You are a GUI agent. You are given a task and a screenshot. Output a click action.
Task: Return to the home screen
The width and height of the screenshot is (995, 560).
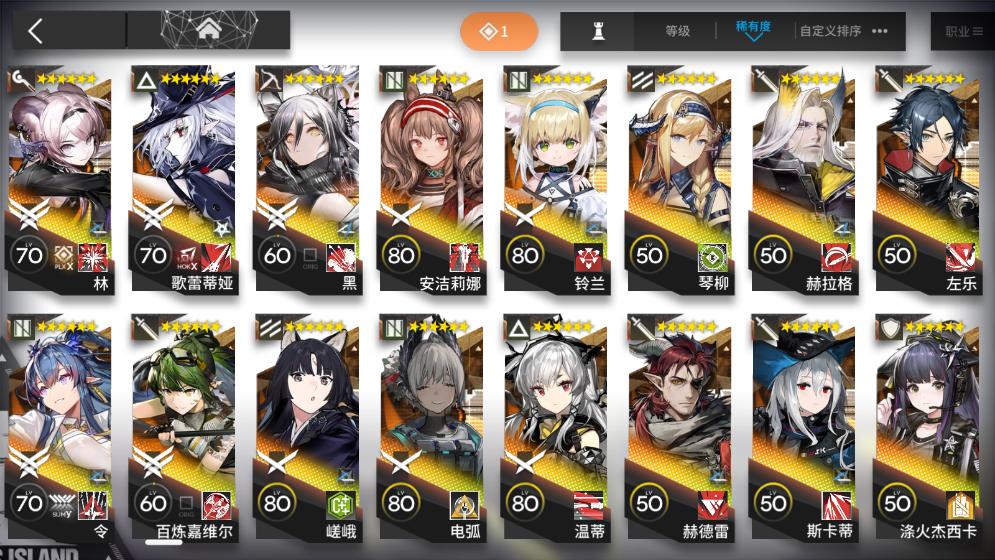coord(209,31)
